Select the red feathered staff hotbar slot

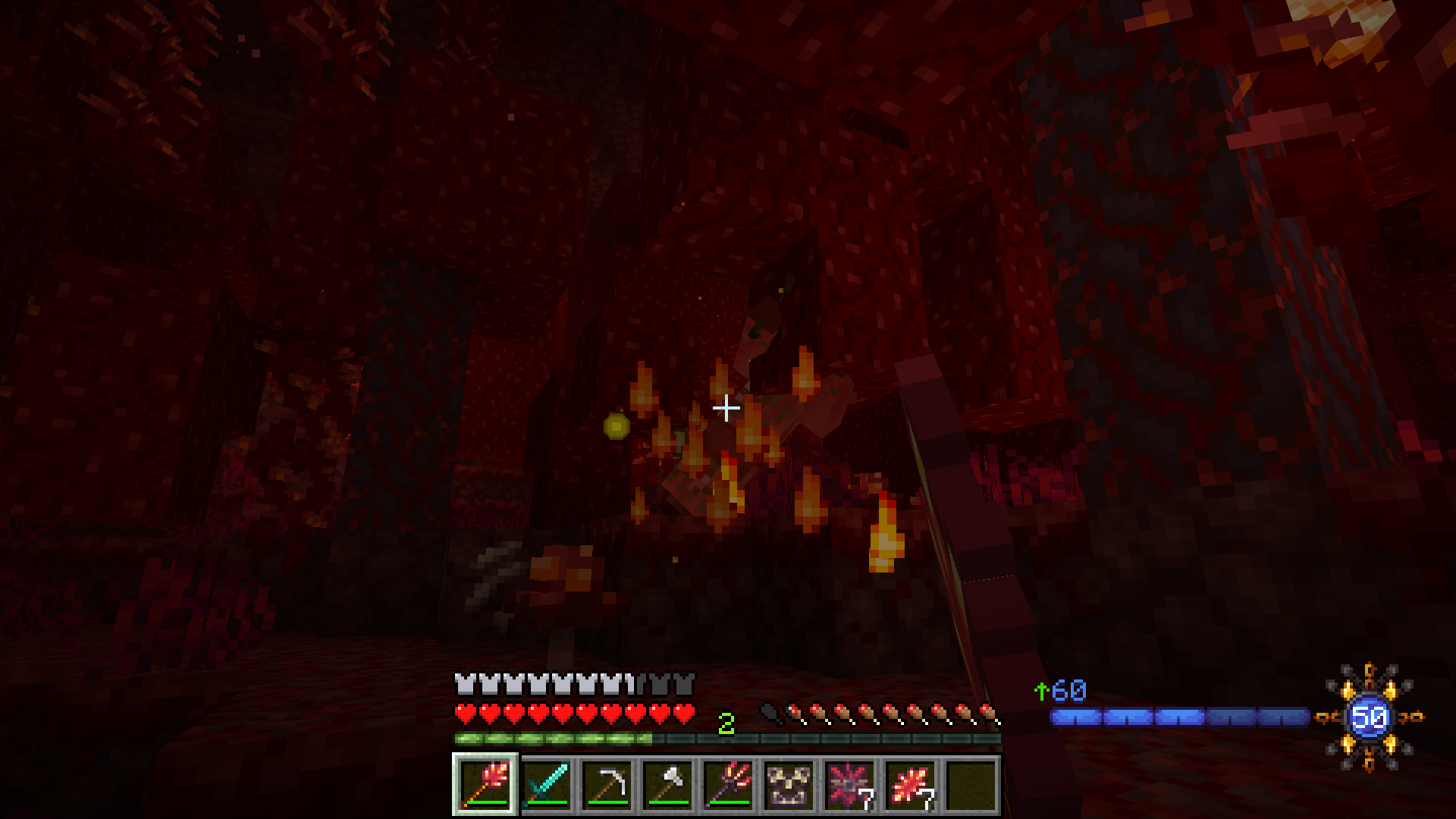pyautogui.click(x=485, y=784)
